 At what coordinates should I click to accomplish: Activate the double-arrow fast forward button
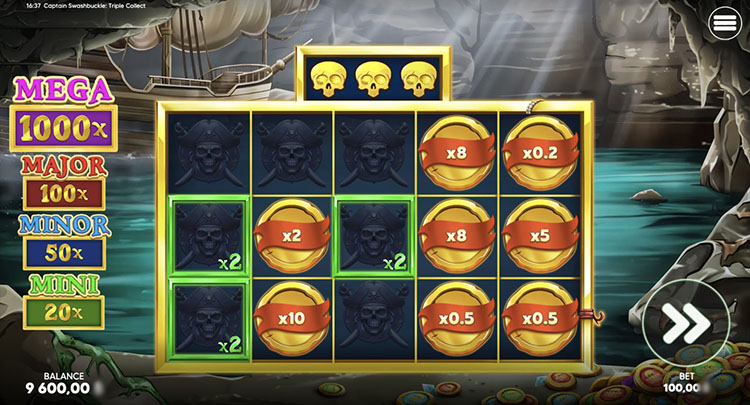[687, 323]
